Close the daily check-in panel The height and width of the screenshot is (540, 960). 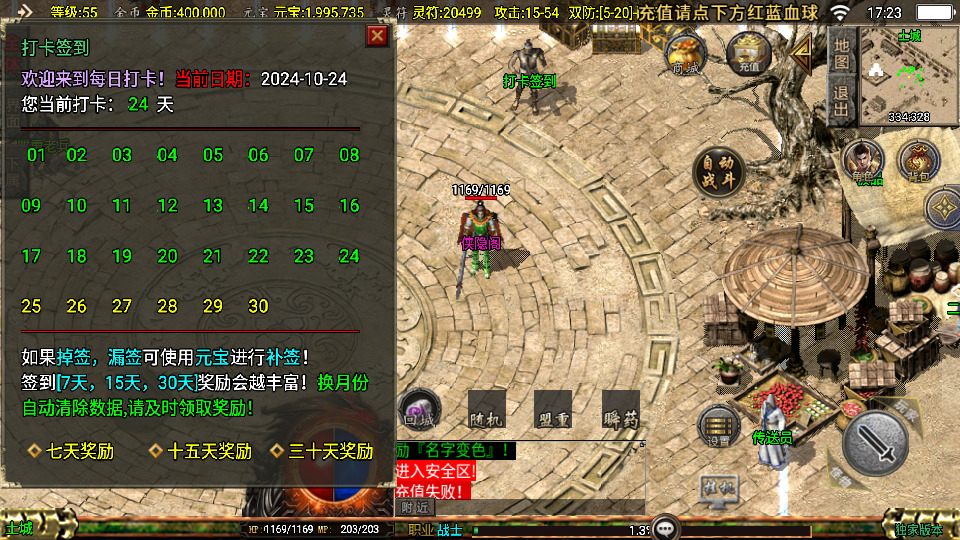coord(377,36)
